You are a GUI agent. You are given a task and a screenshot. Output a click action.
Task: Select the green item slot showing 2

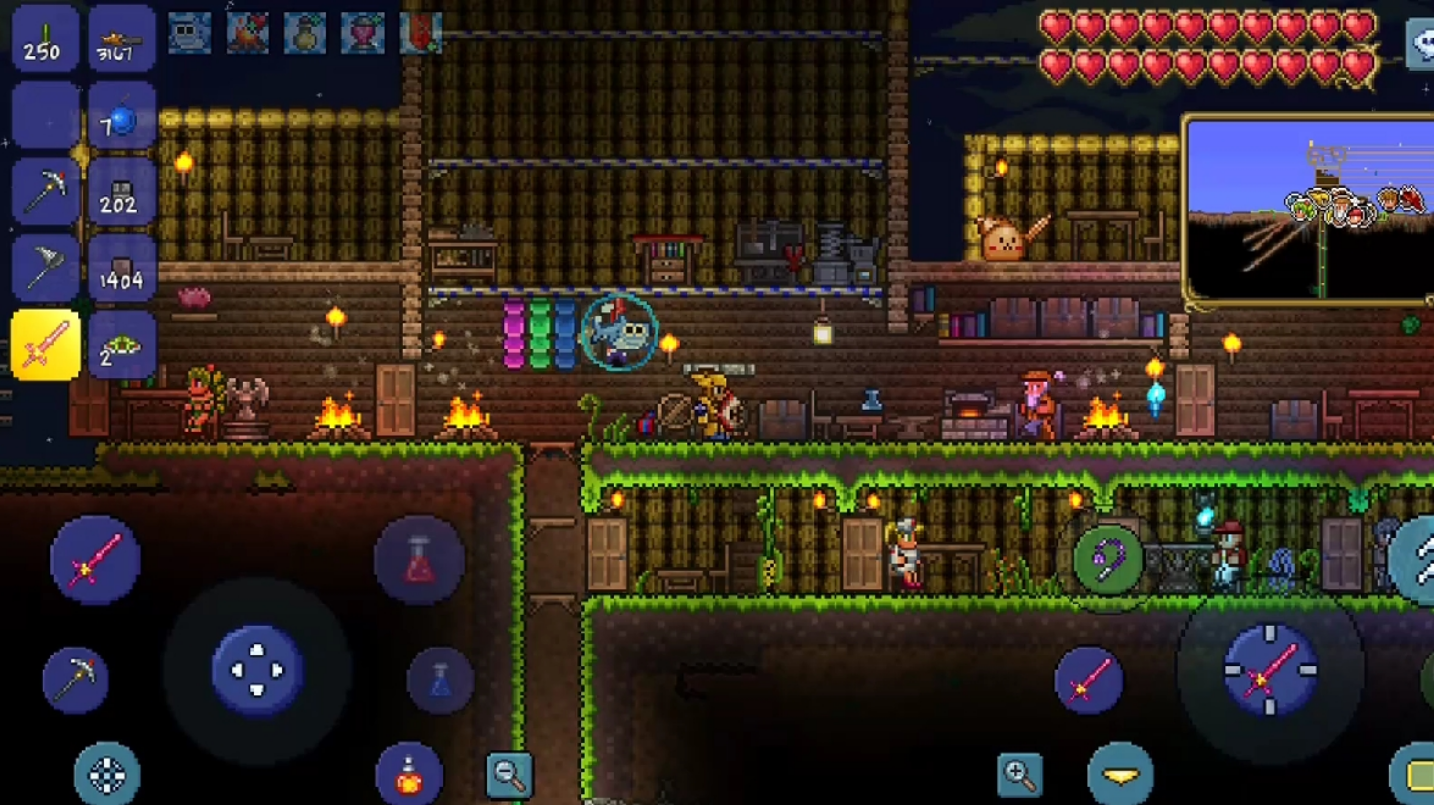click(x=122, y=345)
